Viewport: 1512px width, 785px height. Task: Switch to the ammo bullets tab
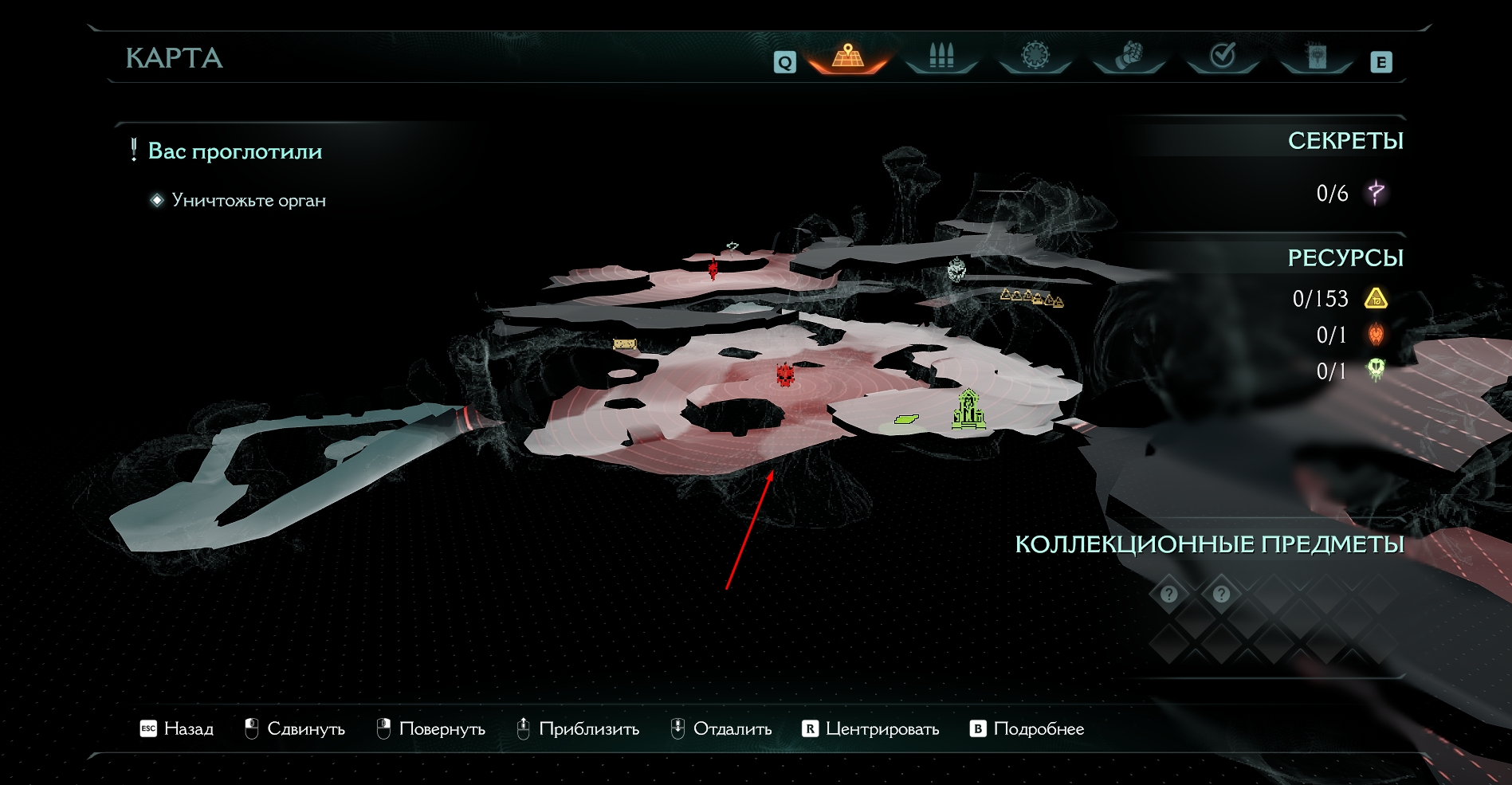941,57
